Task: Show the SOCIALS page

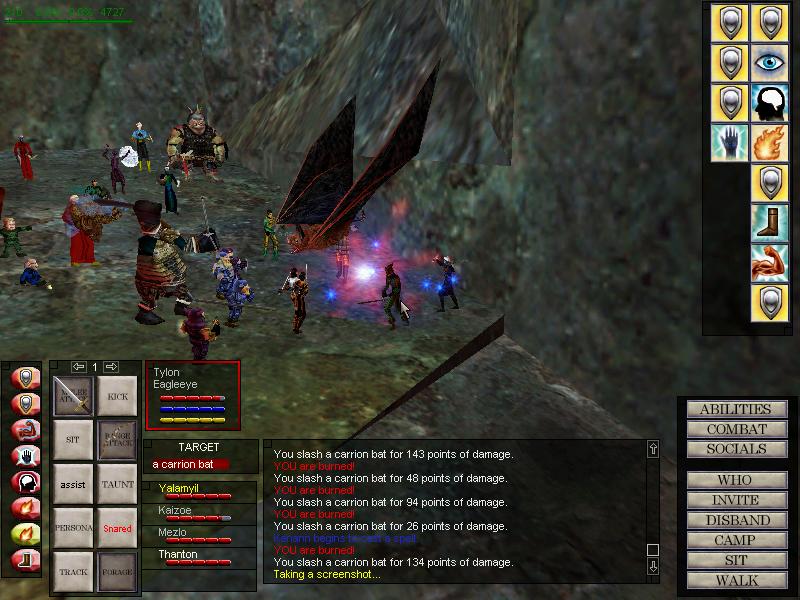Action: (x=735, y=449)
